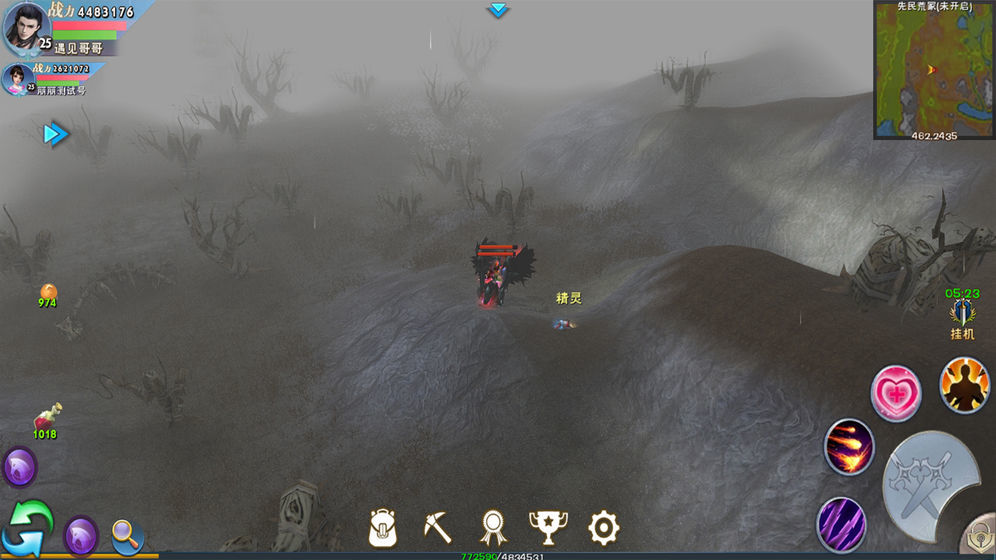Image resolution: width=996 pixels, height=560 pixels.
Task: Use the red potion
Action: click(46, 416)
